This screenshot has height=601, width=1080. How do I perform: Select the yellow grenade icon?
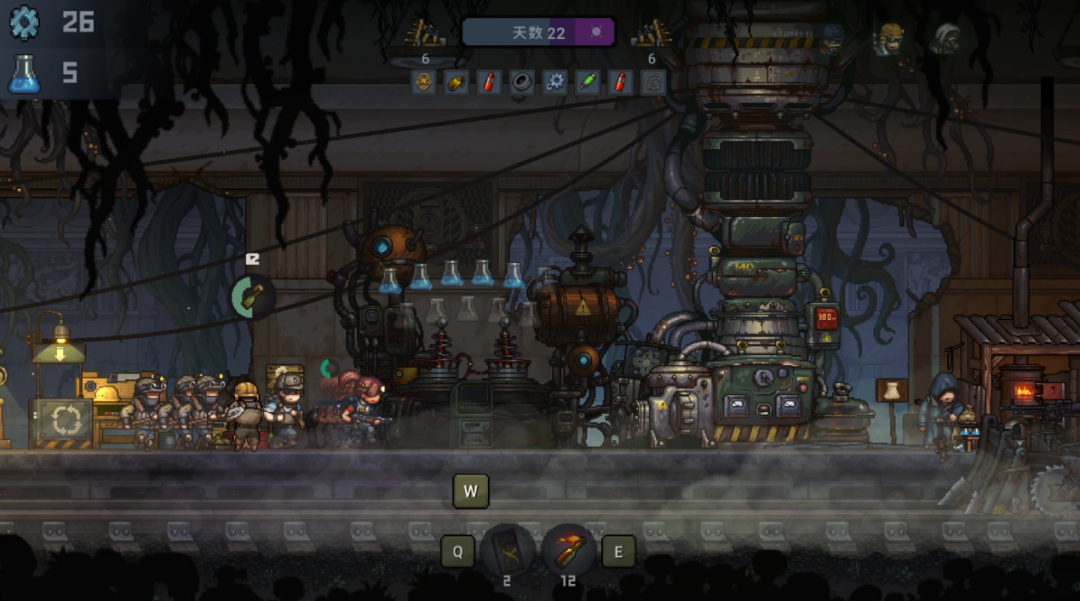456,82
